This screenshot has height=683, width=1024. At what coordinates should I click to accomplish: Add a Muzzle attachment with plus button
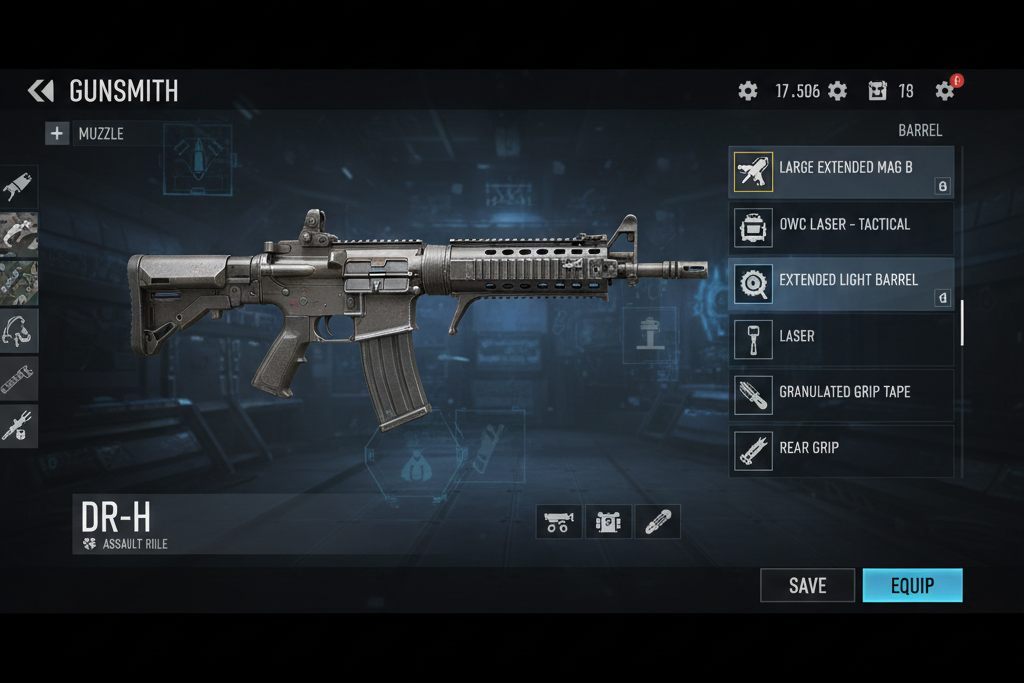click(x=57, y=133)
